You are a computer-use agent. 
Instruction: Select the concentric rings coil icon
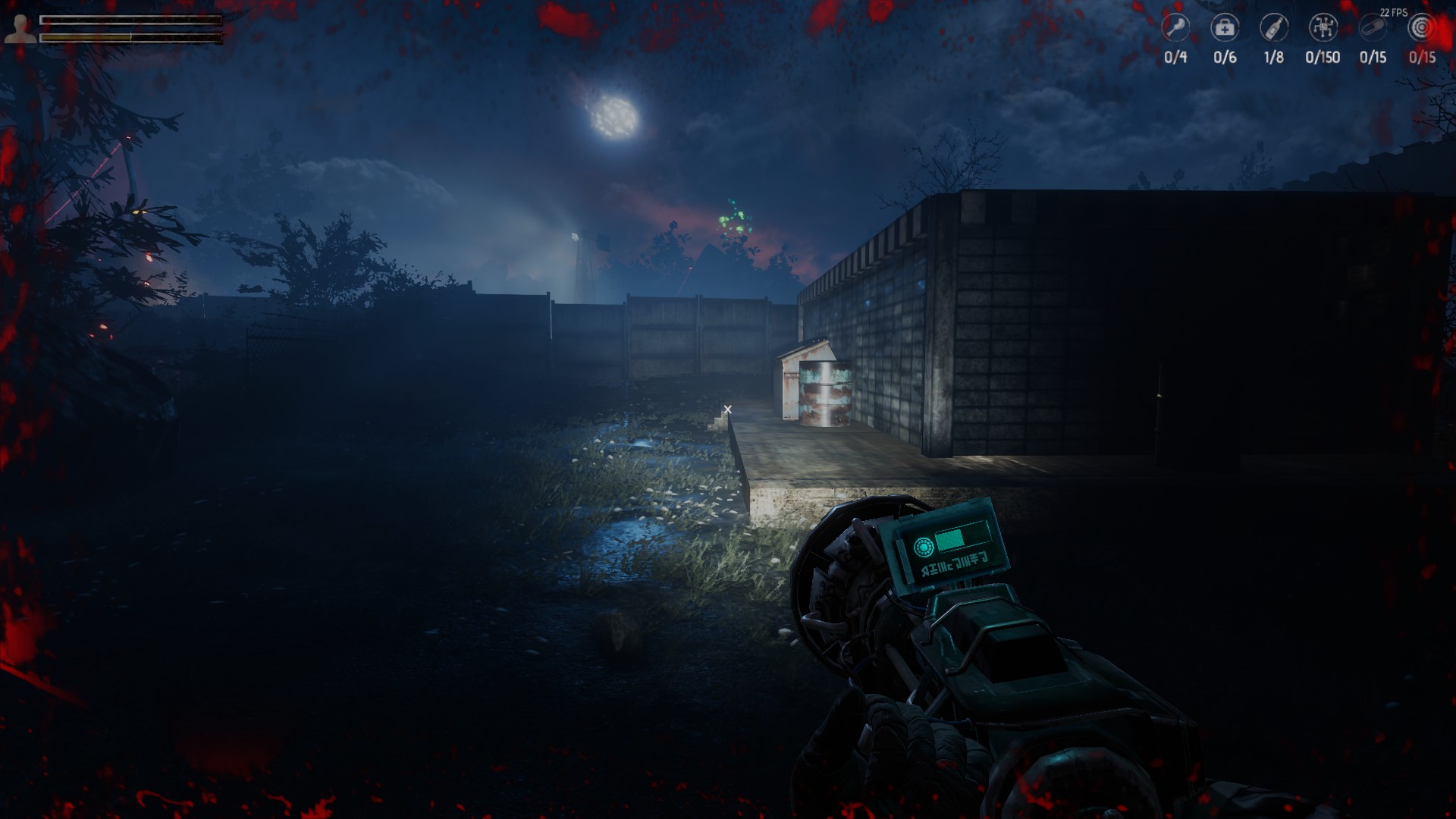point(1422,28)
